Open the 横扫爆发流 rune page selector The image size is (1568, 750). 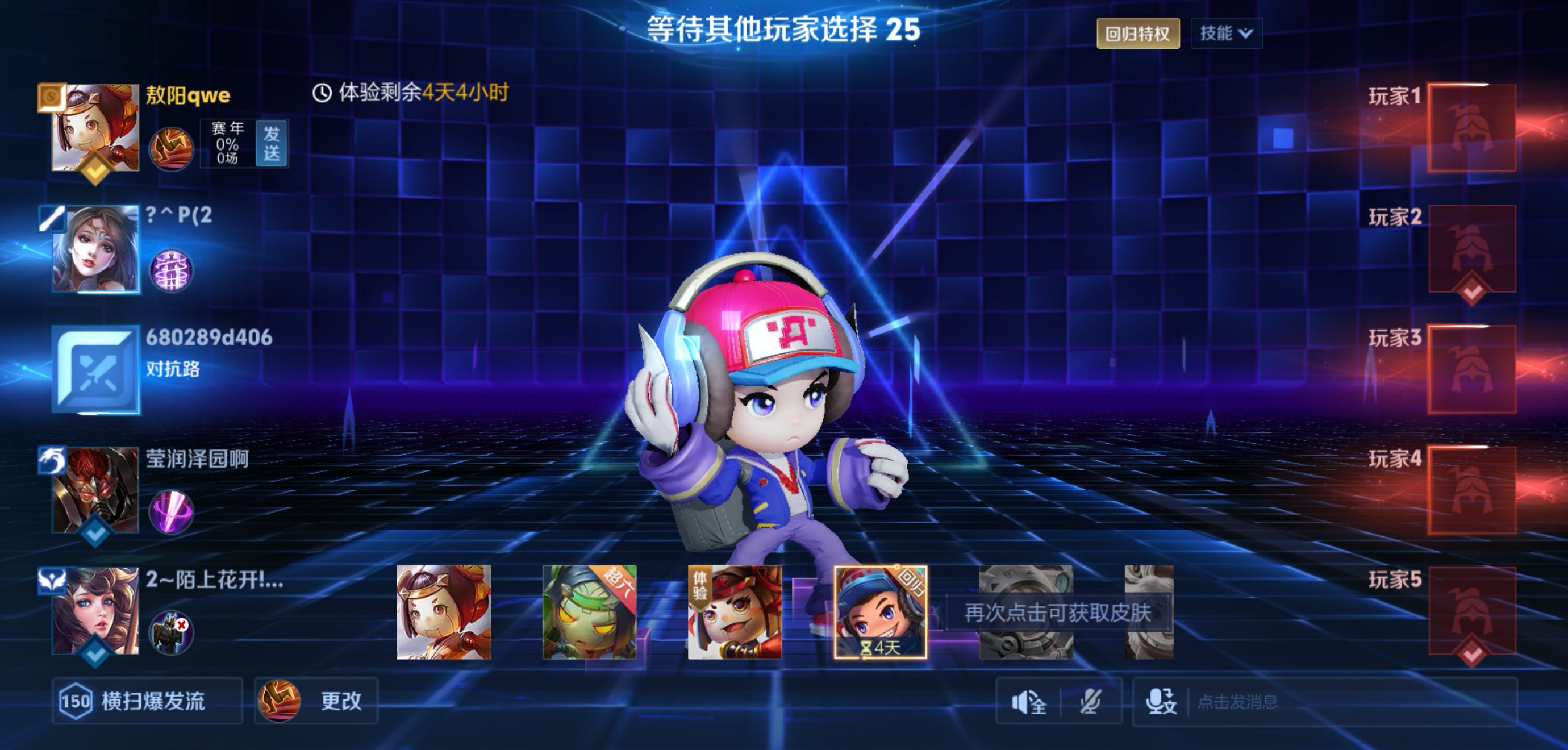(147, 701)
